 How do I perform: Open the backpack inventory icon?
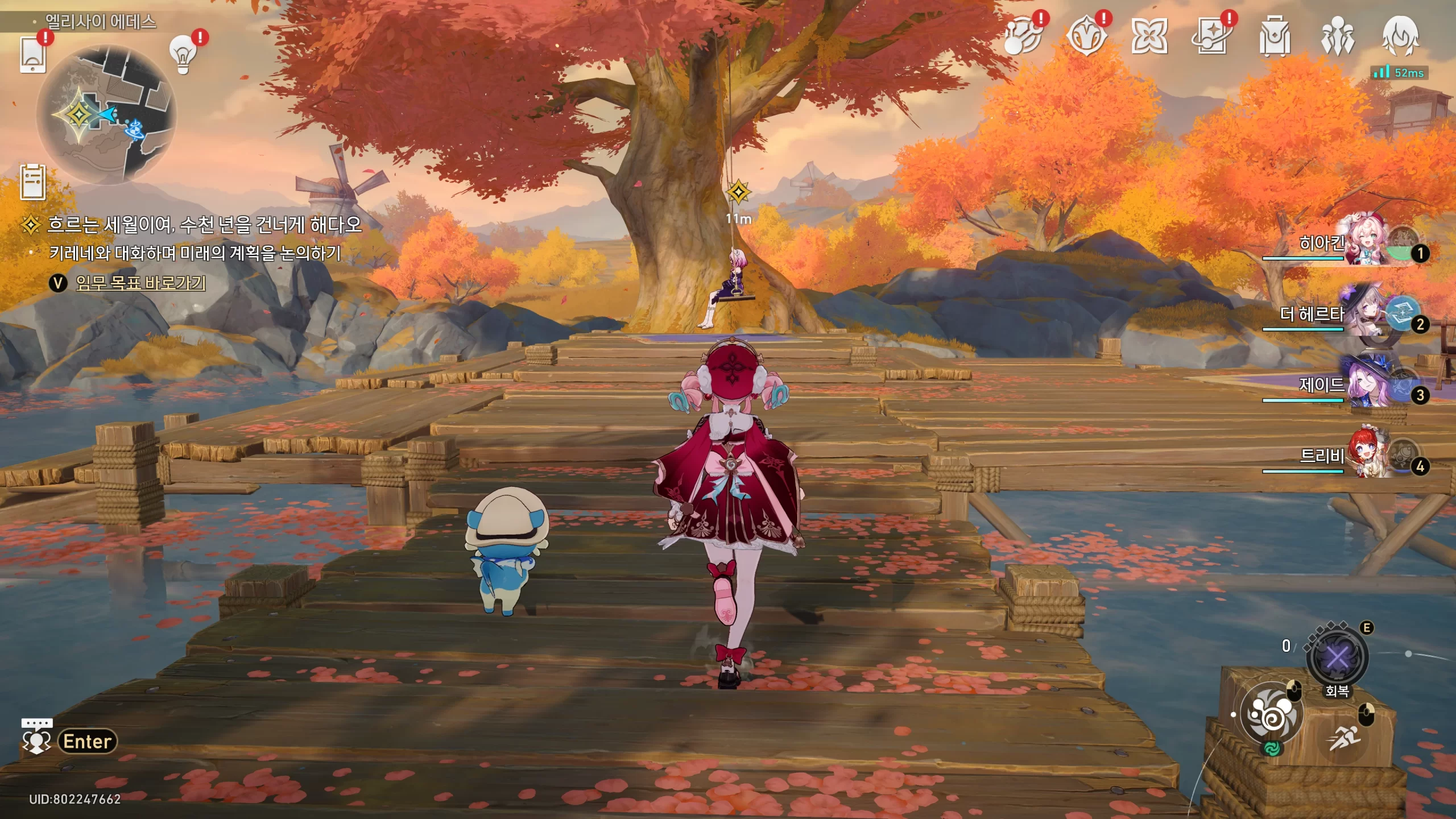tap(1275, 36)
